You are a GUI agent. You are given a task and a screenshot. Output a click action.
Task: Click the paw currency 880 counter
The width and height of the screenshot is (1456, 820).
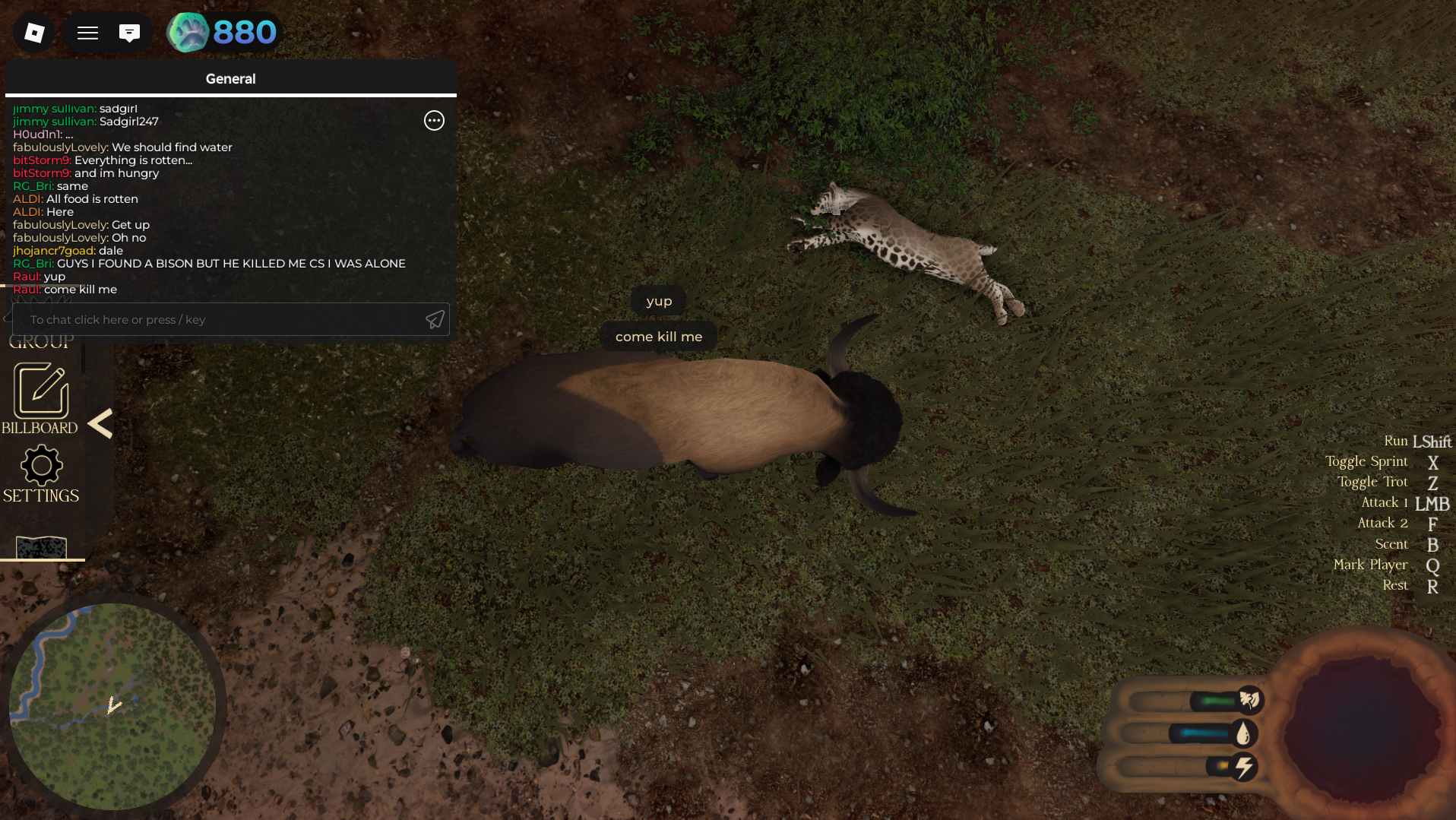point(223,33)
